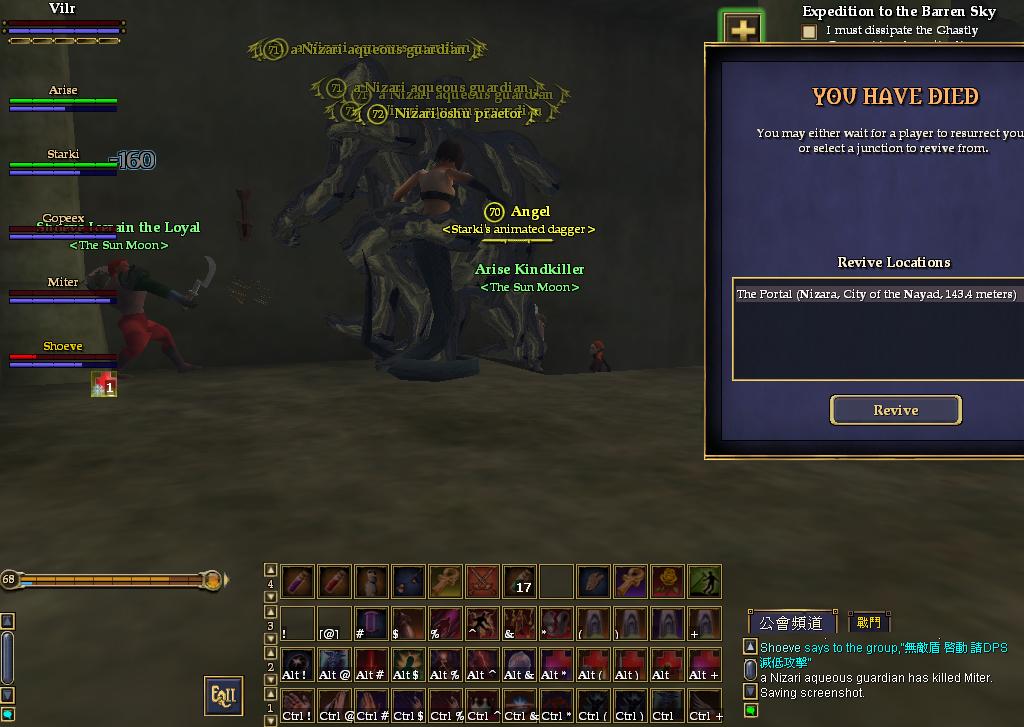Switch to the 戰鬥 chat tab
Image resolution: width=1024 pixels, height=727 pixels.
click(x=869, y=622)
